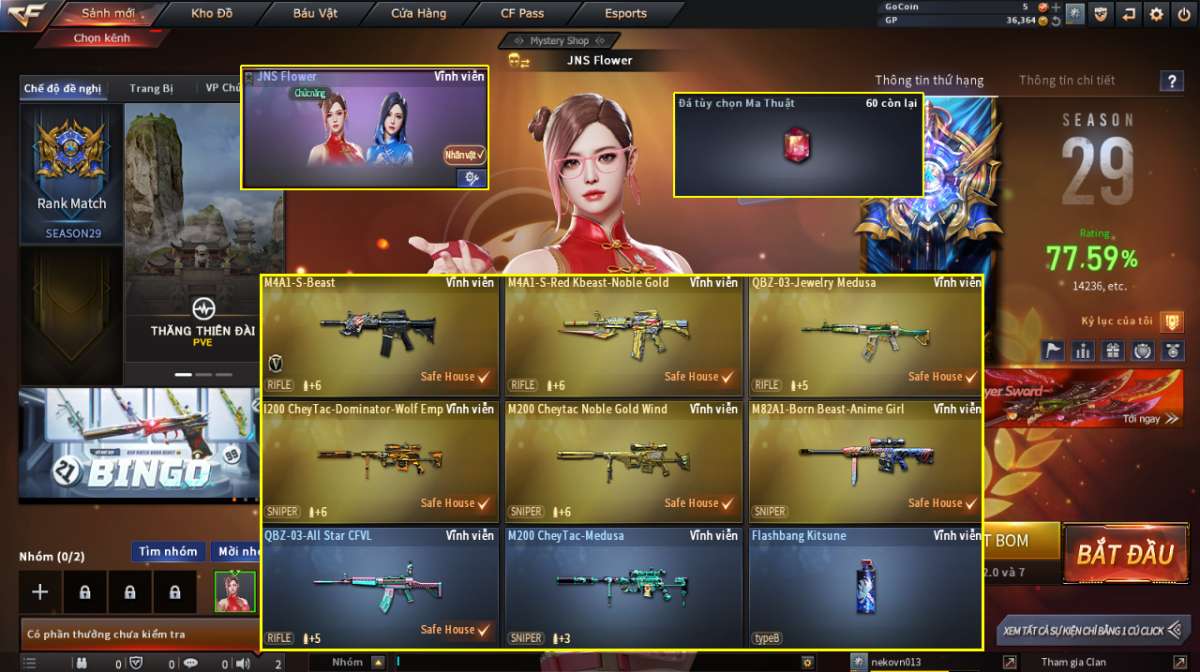The height and width of the screenshot is (672, 1200).
Task: Open the Rank Match Season29 mode
Action: coord(72,174)
